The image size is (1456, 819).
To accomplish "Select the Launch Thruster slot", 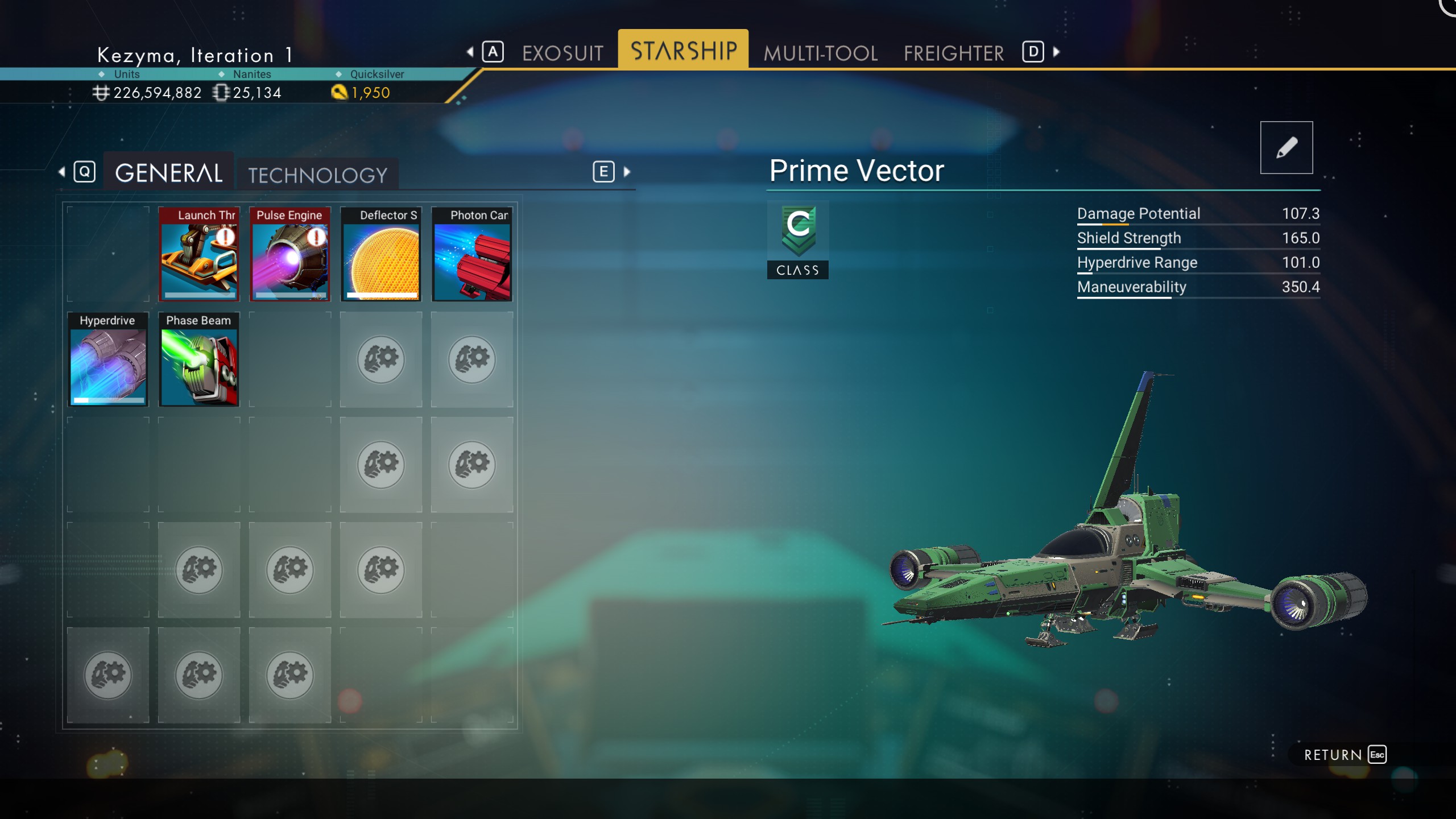I will (198, 254).
